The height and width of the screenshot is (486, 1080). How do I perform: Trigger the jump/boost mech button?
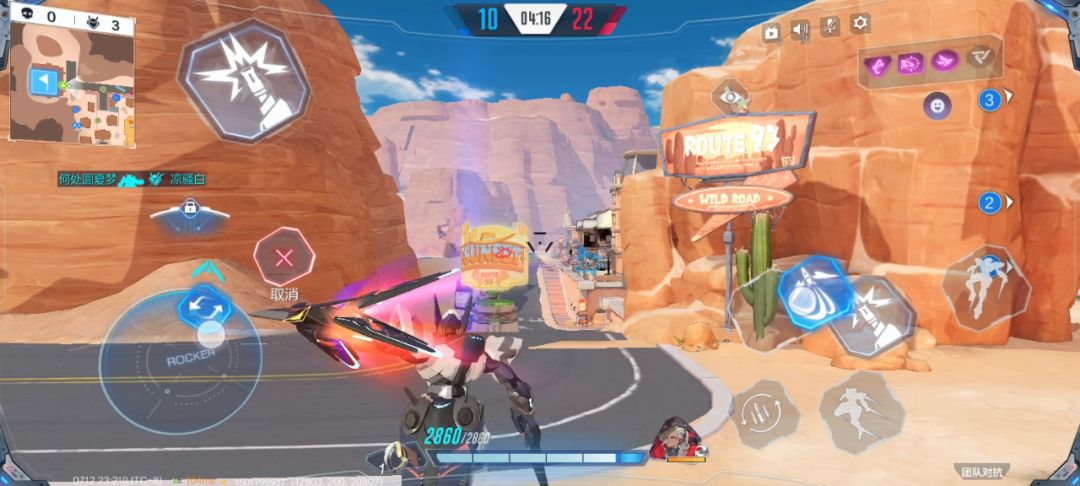tap(985, 288)
